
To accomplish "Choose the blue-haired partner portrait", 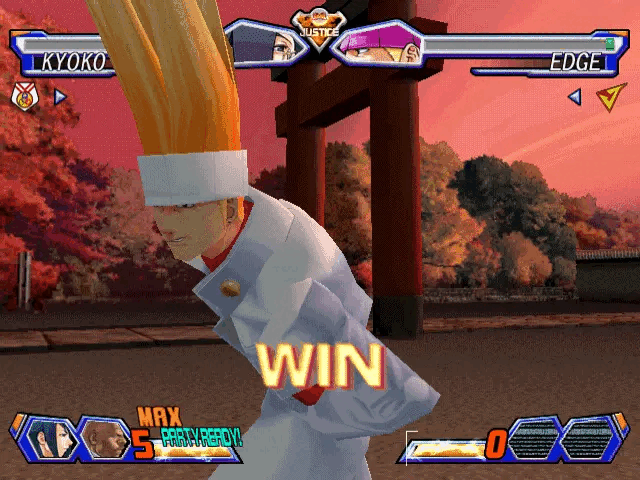I will coord(48,438).
